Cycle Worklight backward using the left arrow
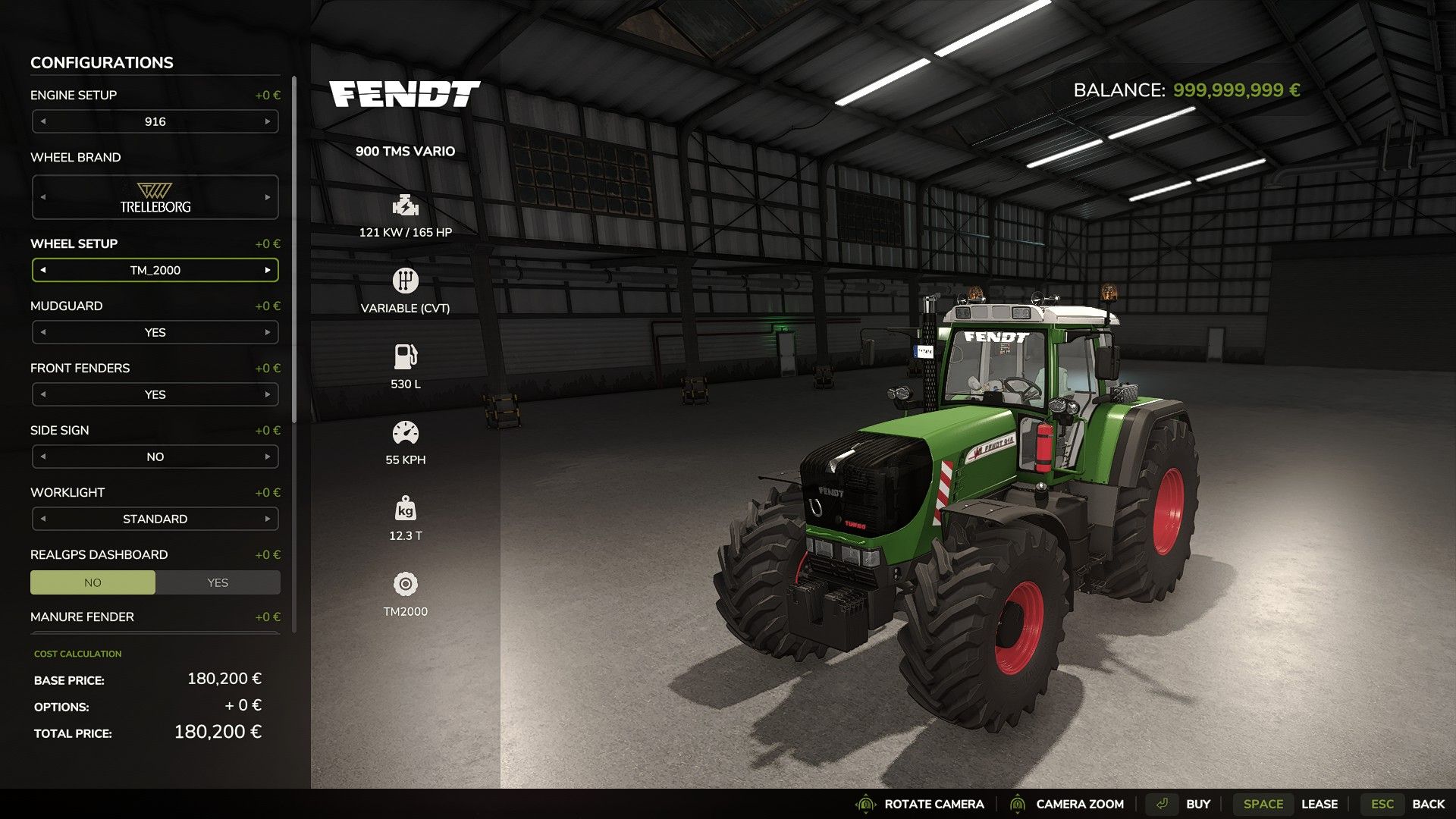 click(43, 519)
